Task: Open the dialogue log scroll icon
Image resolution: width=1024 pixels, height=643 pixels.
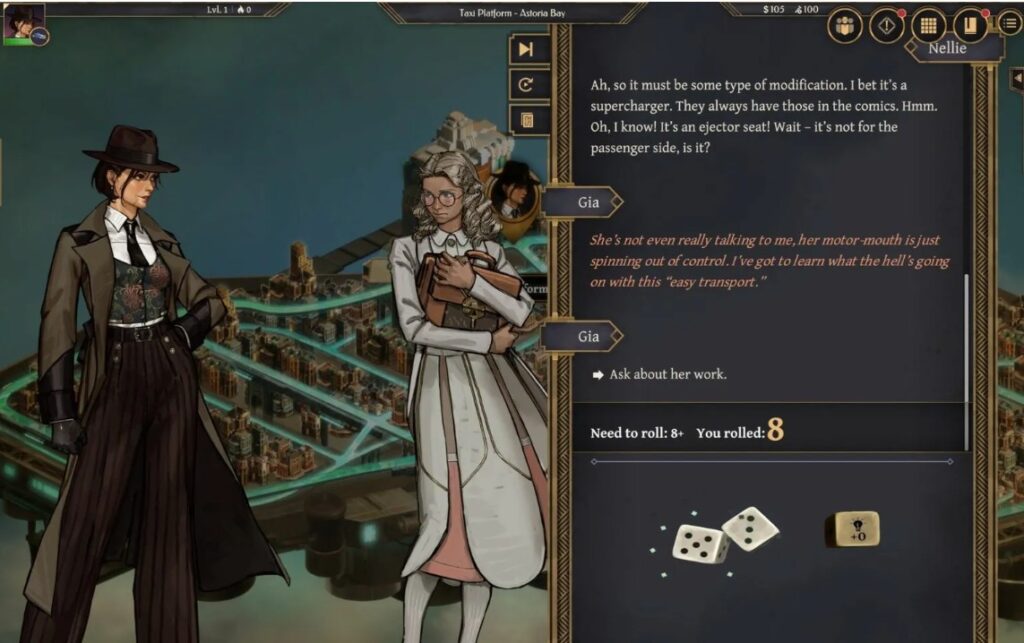Action: click(x=526, y=120)
